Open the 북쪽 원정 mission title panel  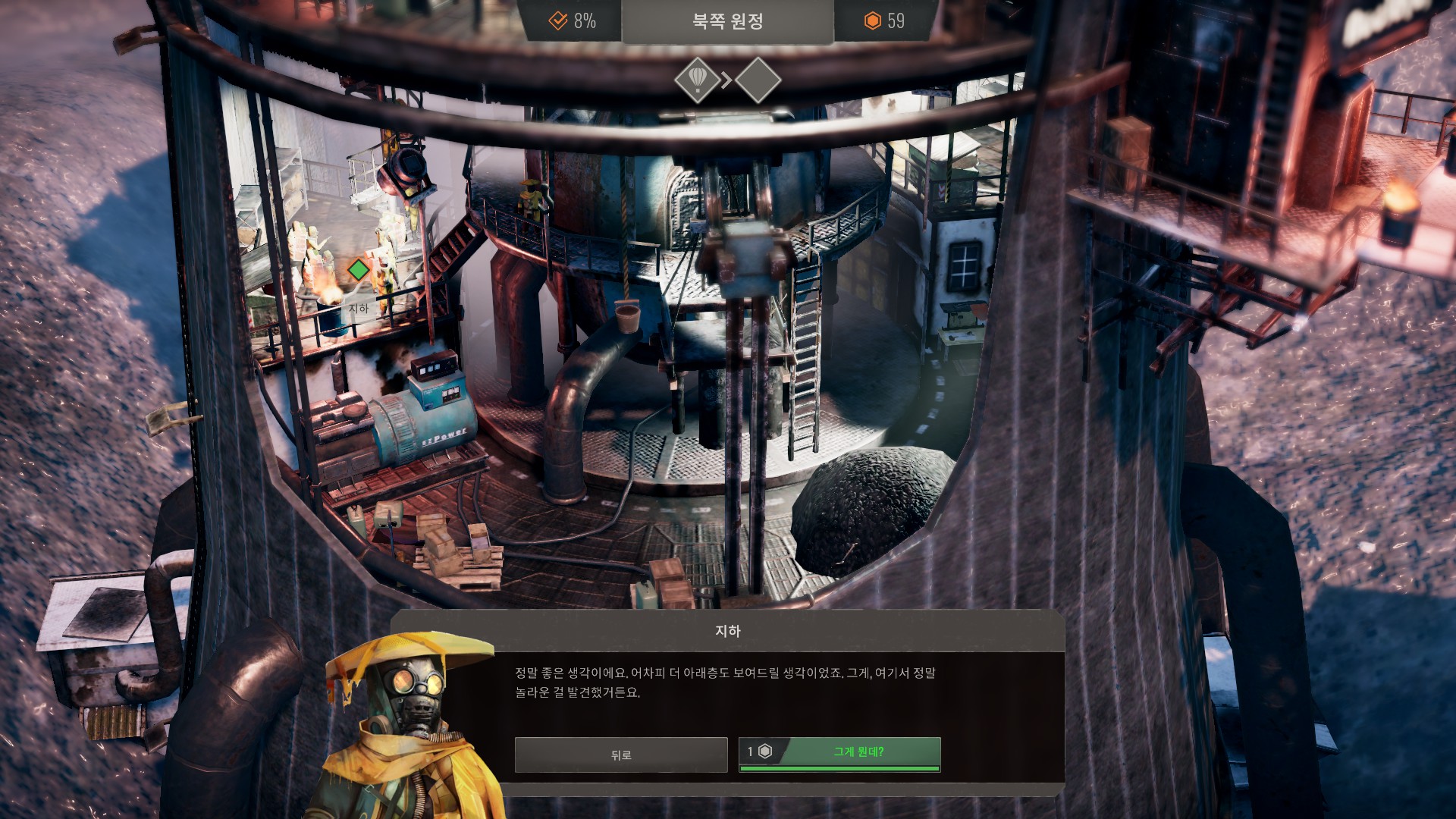(x=727, y=21)
